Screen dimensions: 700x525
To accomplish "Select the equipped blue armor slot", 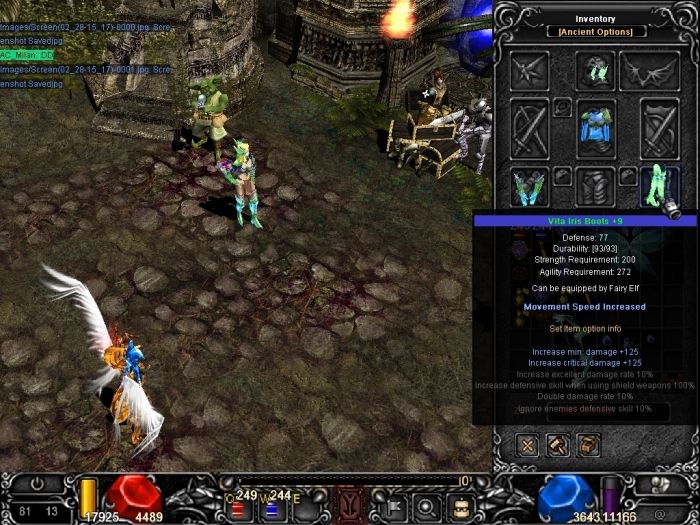I will click(596, 128).
